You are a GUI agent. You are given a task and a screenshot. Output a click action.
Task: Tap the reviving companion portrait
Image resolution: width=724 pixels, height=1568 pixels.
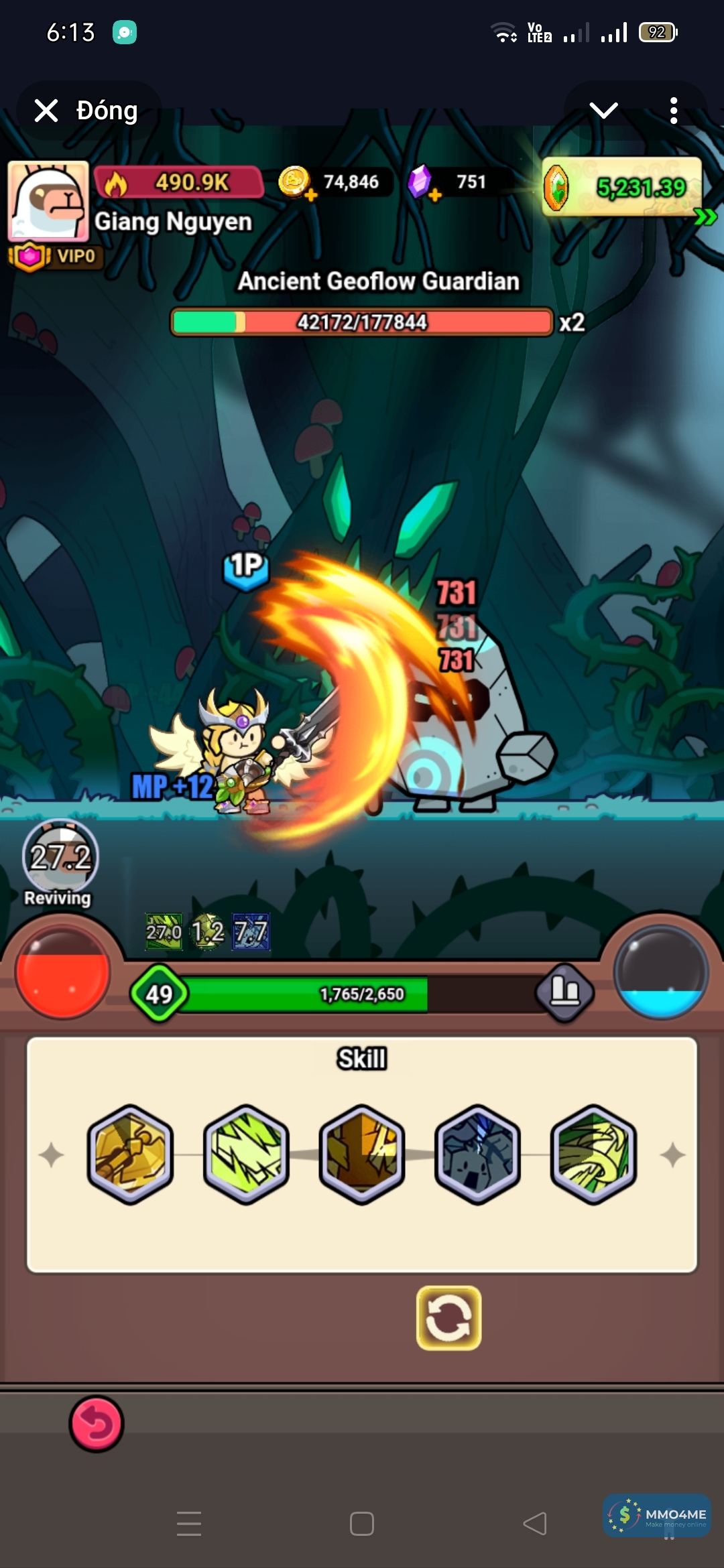pyautogui.click(x=60, y=858)
